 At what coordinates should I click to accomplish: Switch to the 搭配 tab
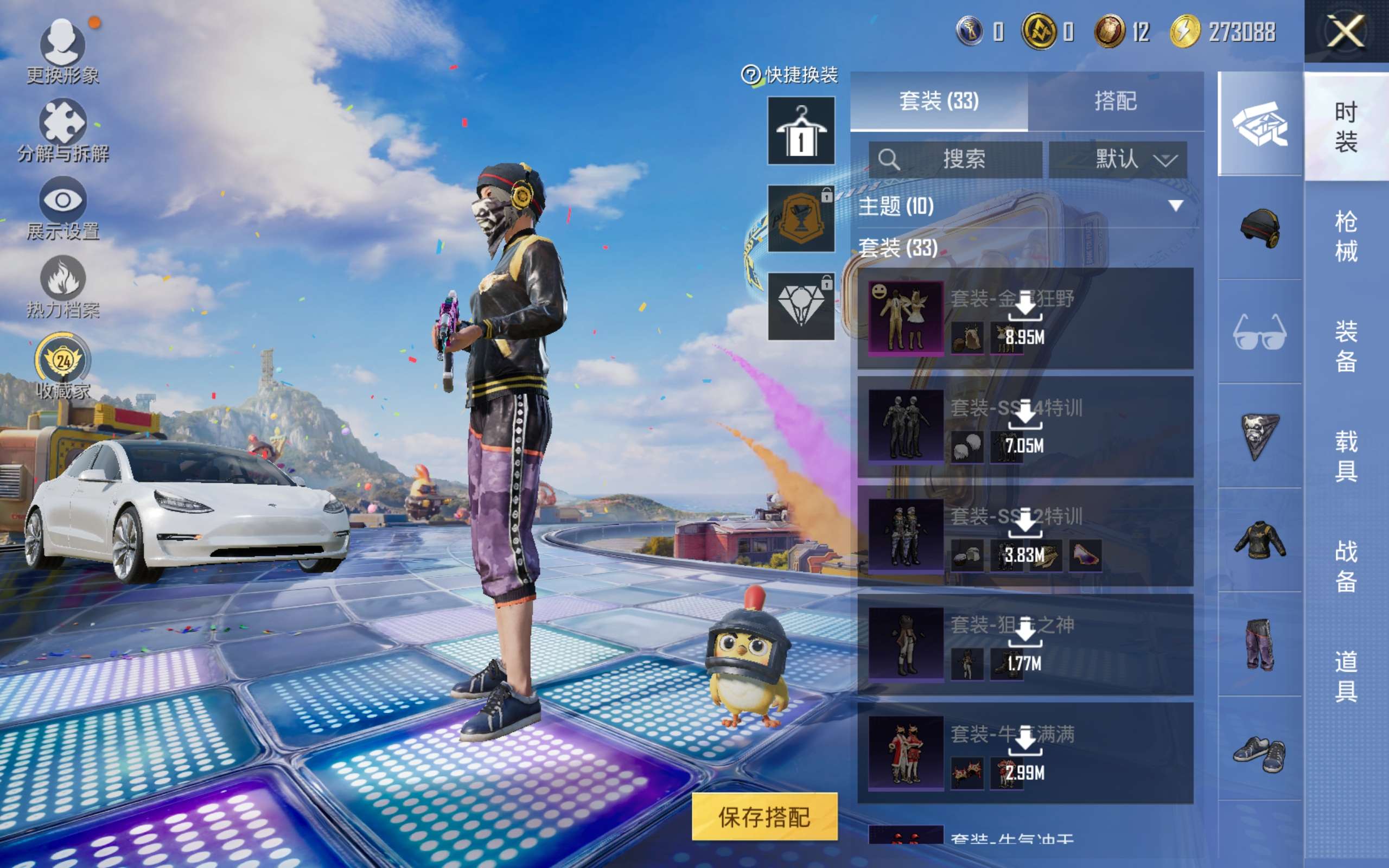tap(1115, 101)
